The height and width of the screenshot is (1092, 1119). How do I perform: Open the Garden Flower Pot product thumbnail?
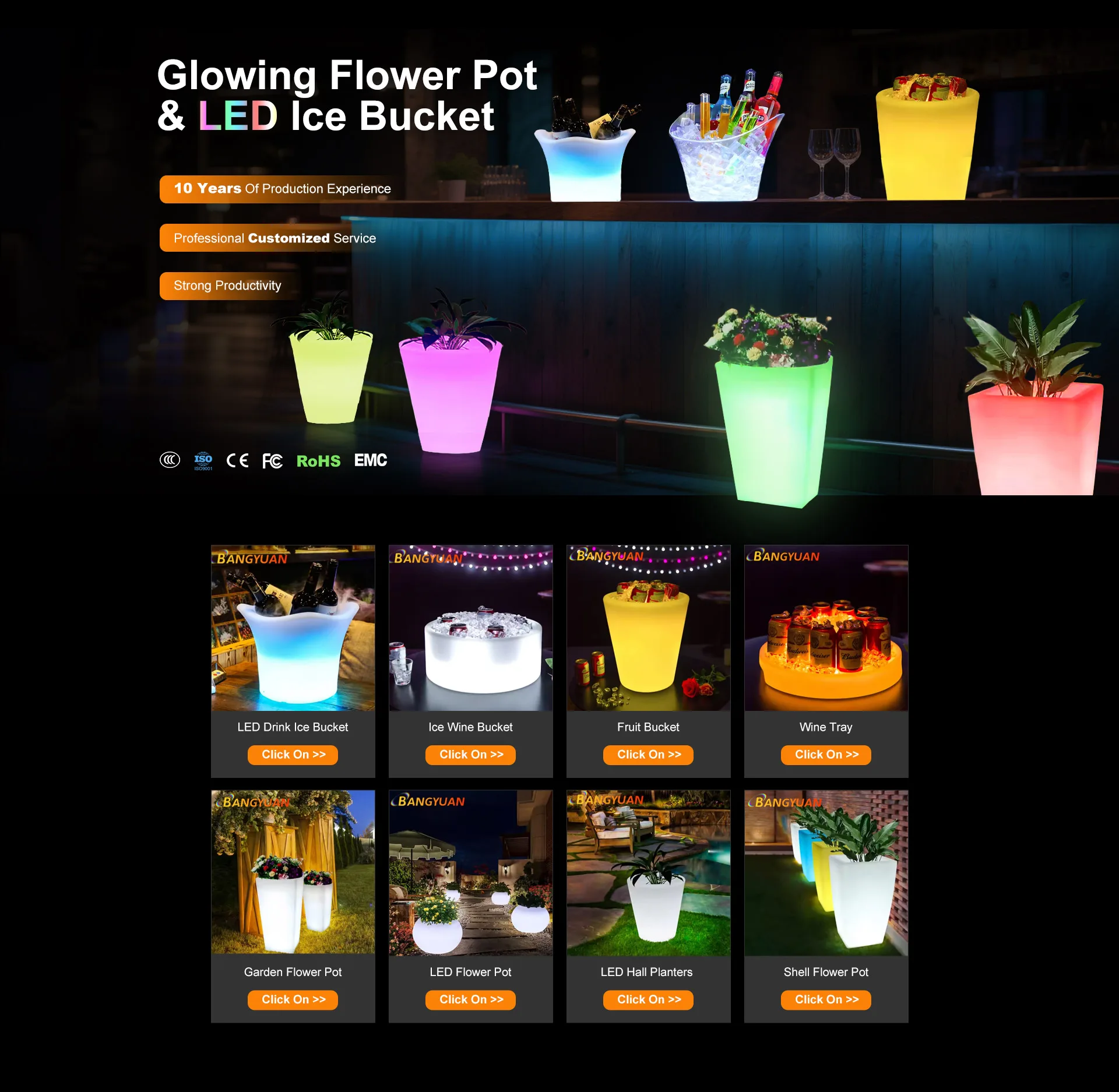(293, 872)
